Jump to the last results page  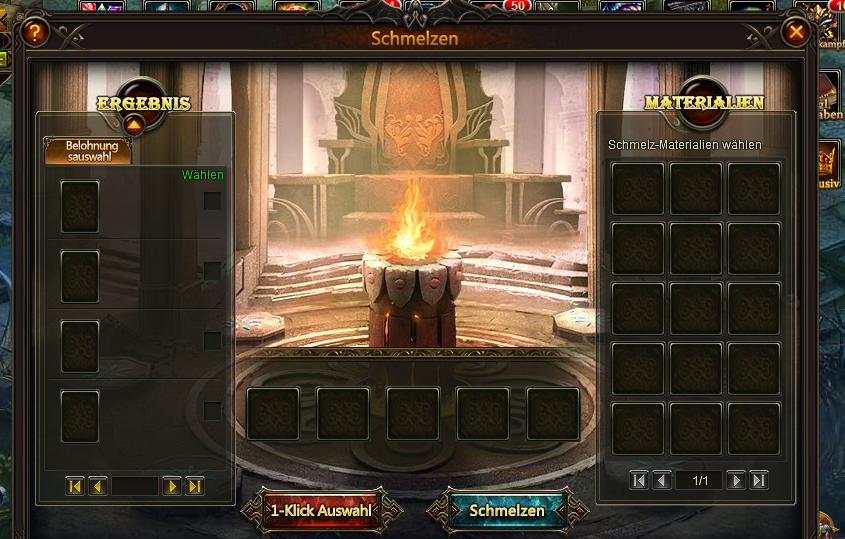tap(195, 486)
